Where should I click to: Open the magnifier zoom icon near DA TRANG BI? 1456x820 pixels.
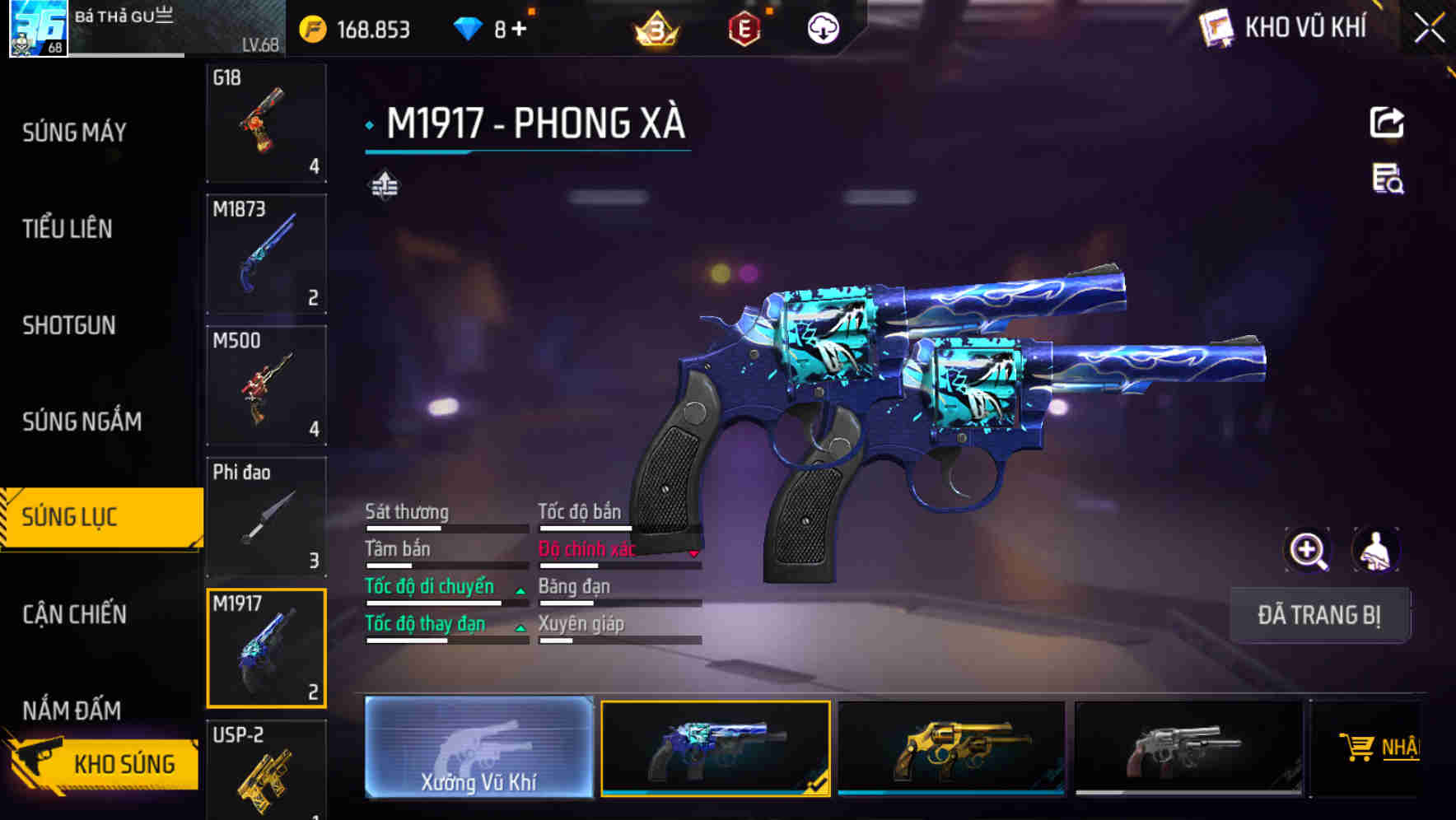(x=1308, y=549)
